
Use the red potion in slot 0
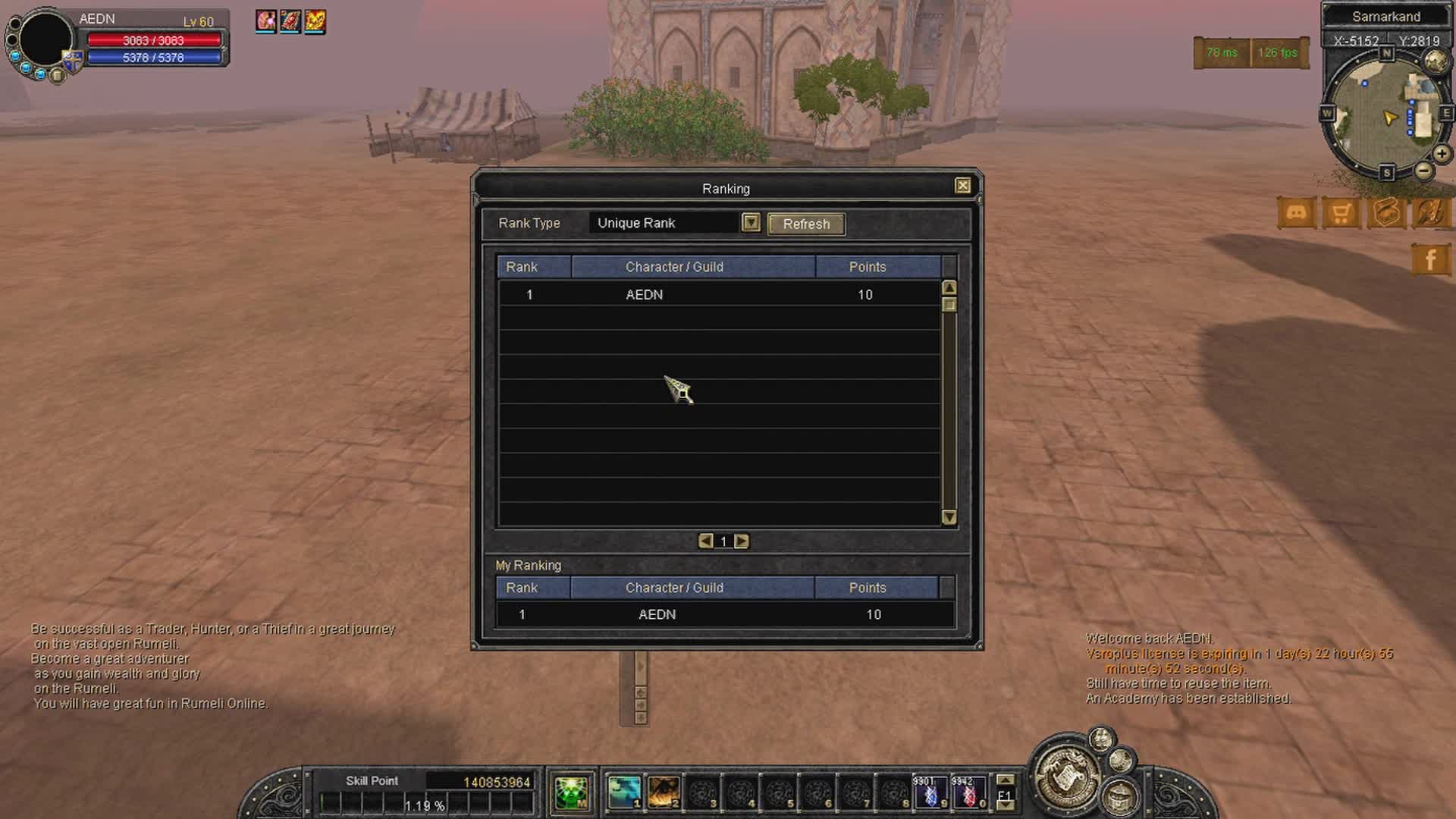[x=968, y=792]
